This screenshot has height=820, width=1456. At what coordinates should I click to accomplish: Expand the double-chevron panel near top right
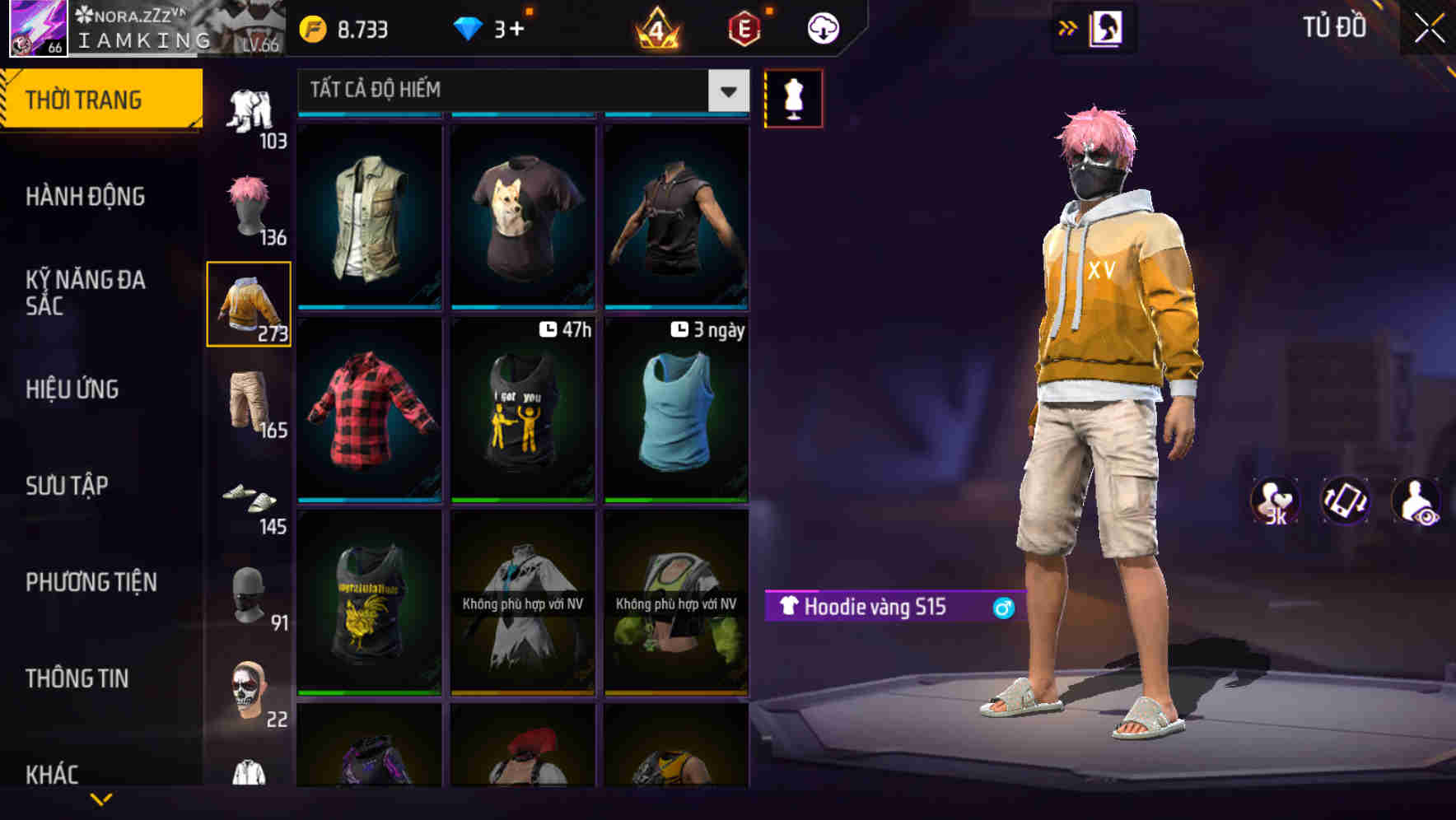click(x=1068, y=27)
